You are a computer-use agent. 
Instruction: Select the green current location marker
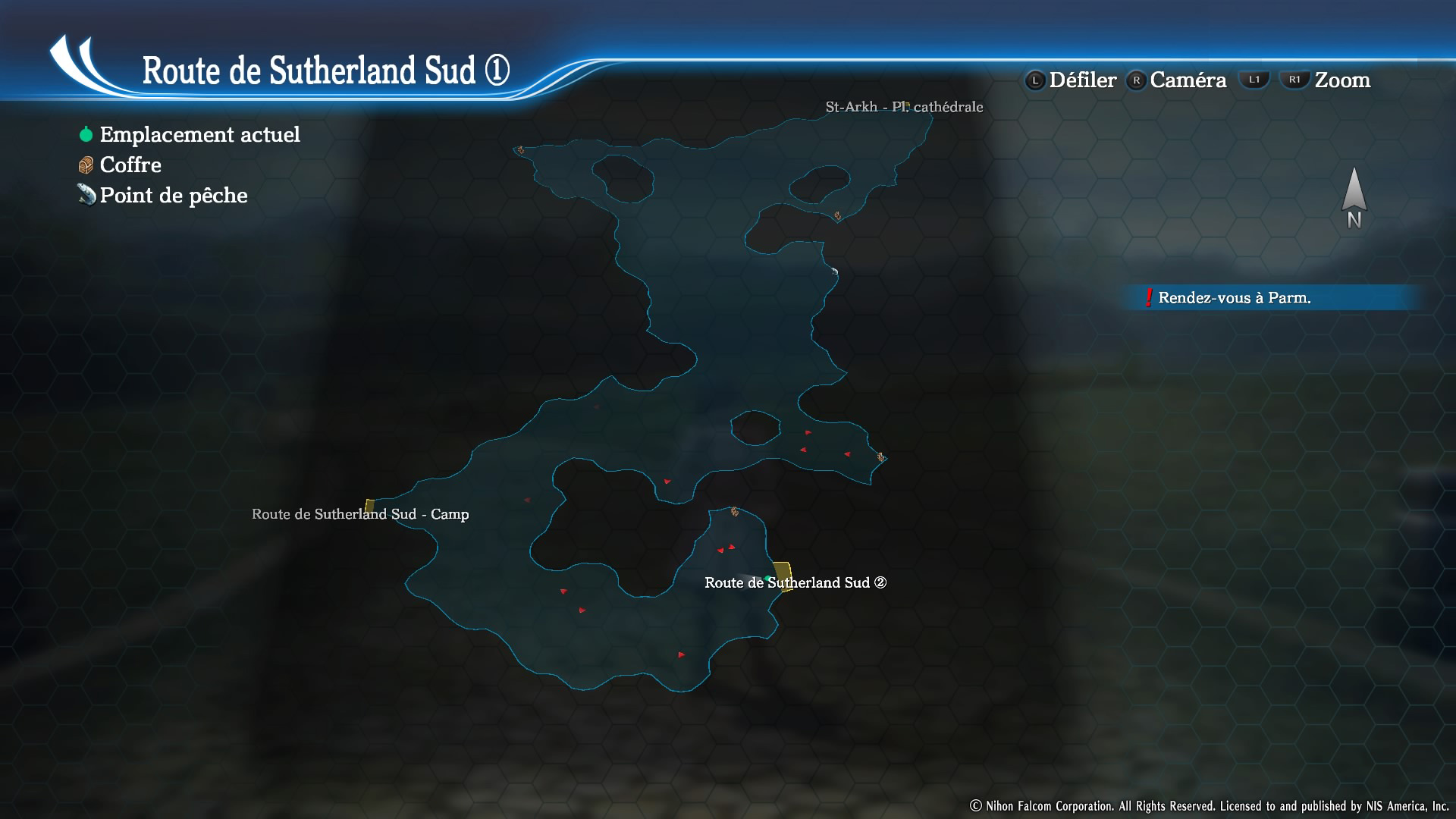pyautogui.click(x=767, y=579)
